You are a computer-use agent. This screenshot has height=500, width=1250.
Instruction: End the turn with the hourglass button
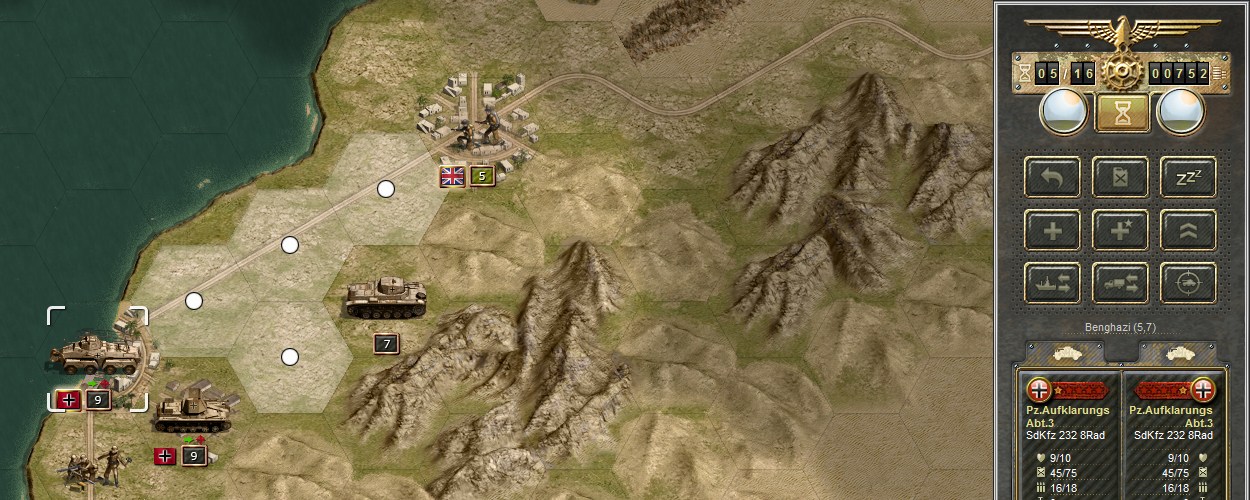click(x=1122, y=113)
